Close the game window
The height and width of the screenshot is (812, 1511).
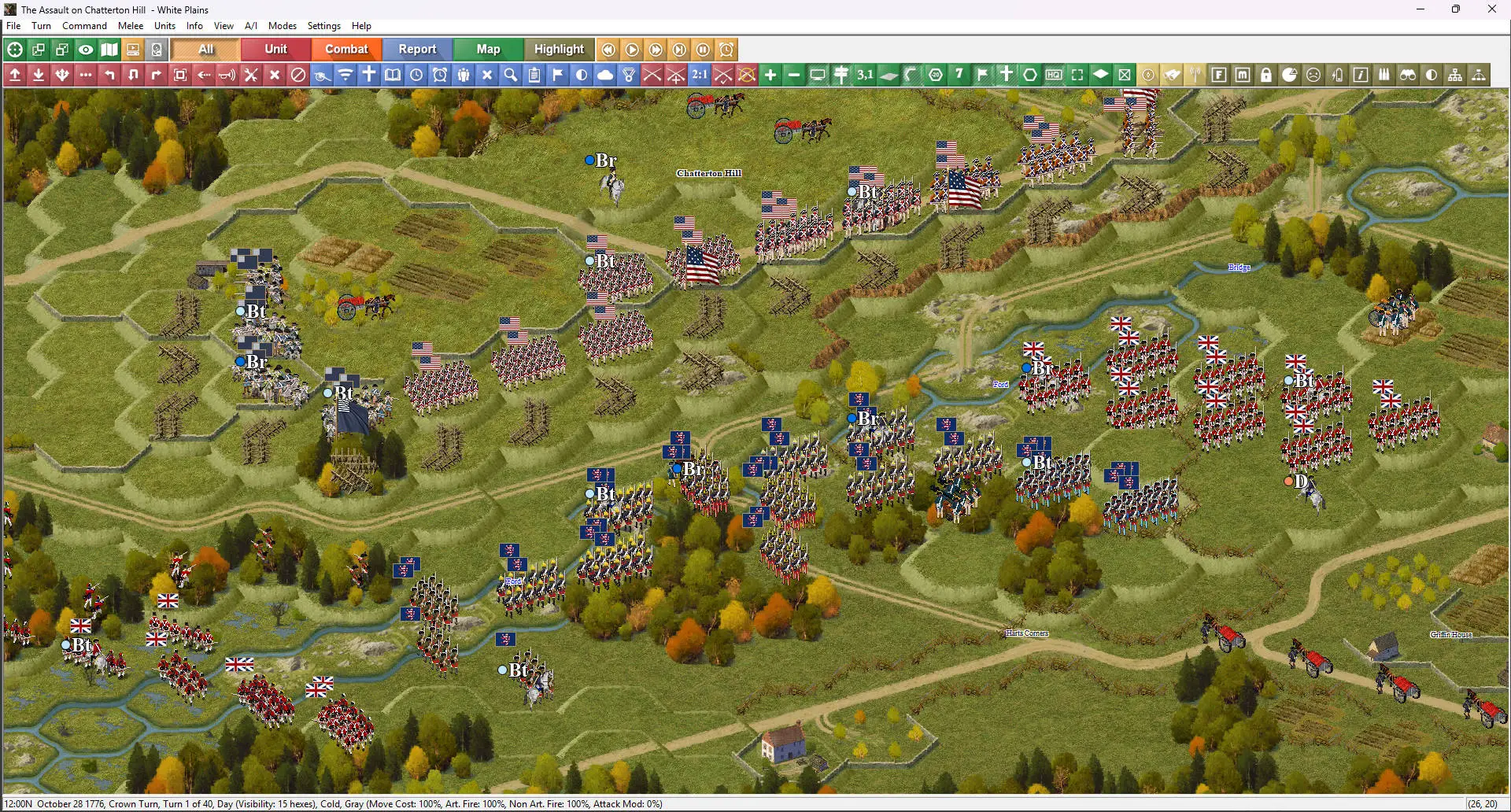point(1491,9)
